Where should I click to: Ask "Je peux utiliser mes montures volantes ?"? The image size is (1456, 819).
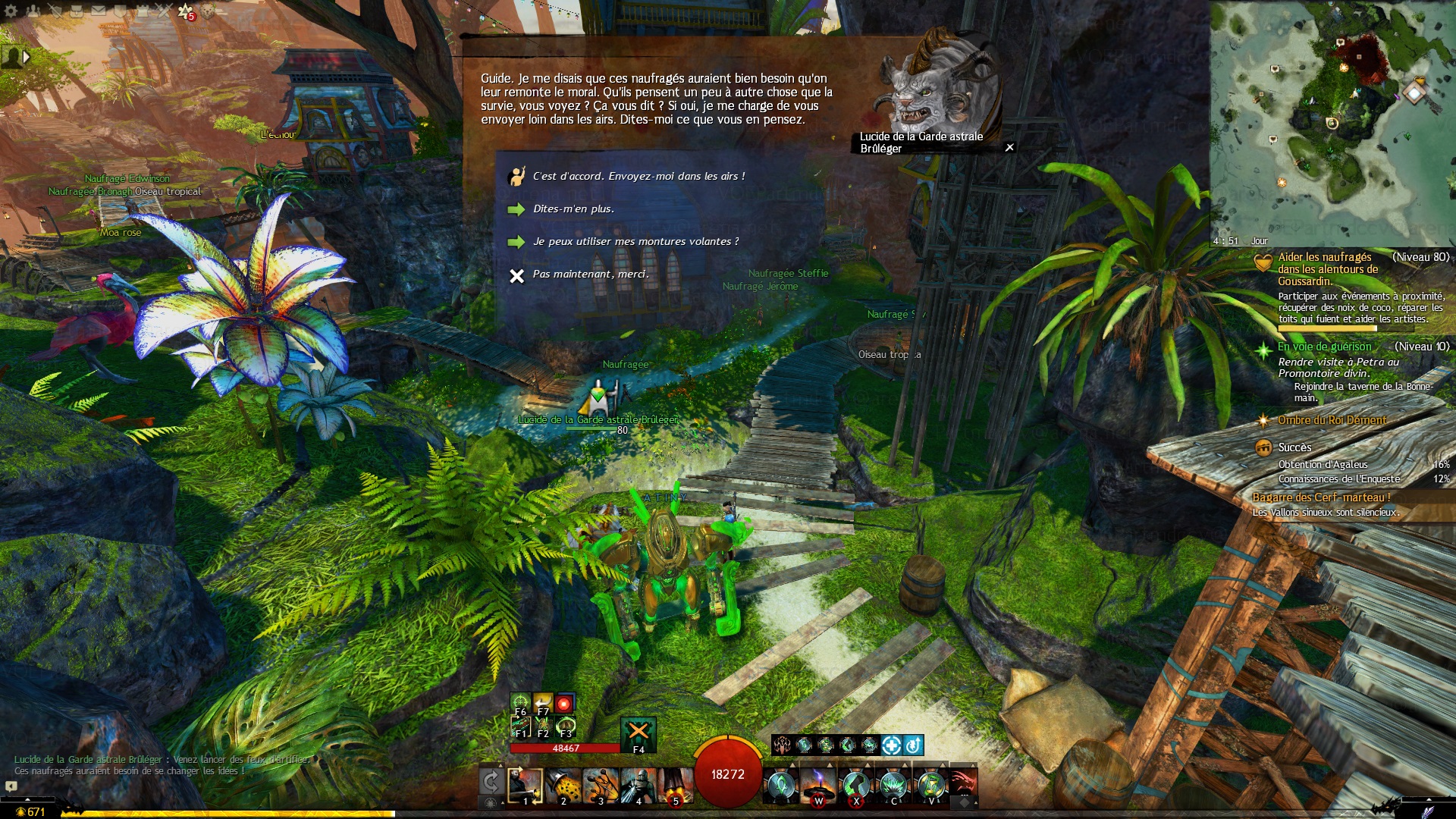(635, 242)
